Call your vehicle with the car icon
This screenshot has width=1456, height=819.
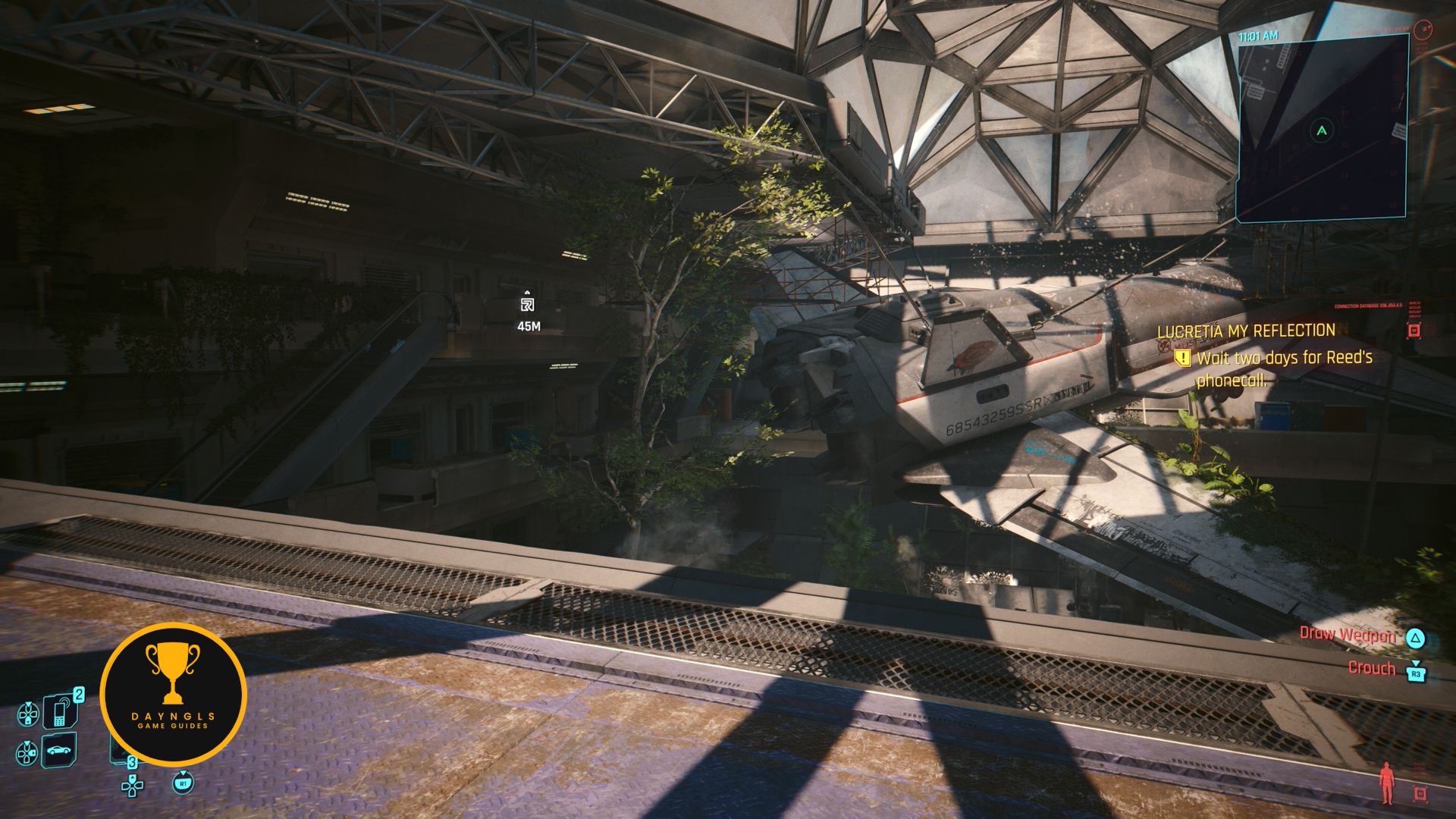pos(59,751)
